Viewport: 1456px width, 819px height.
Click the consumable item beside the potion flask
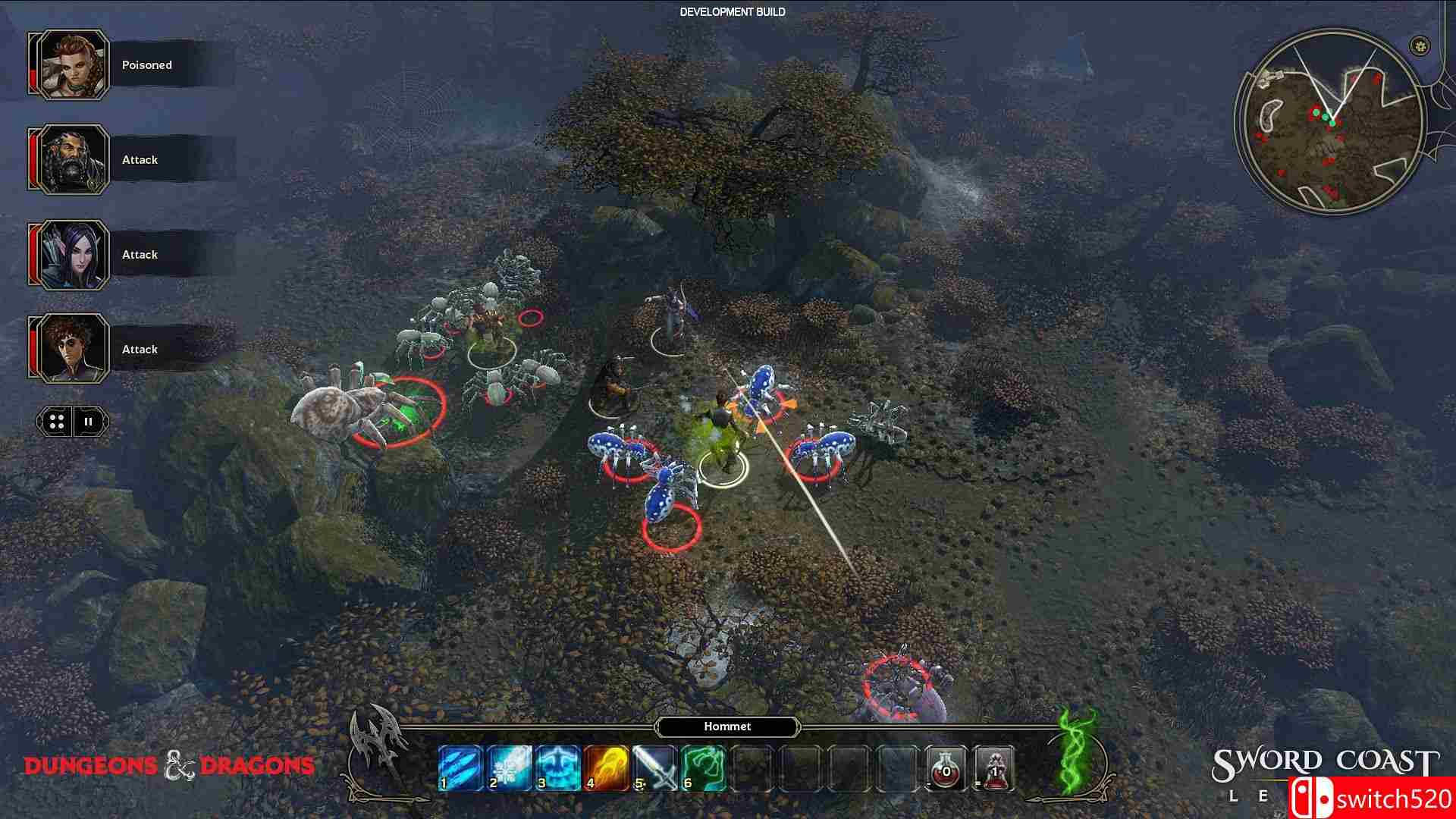[993, 767]
